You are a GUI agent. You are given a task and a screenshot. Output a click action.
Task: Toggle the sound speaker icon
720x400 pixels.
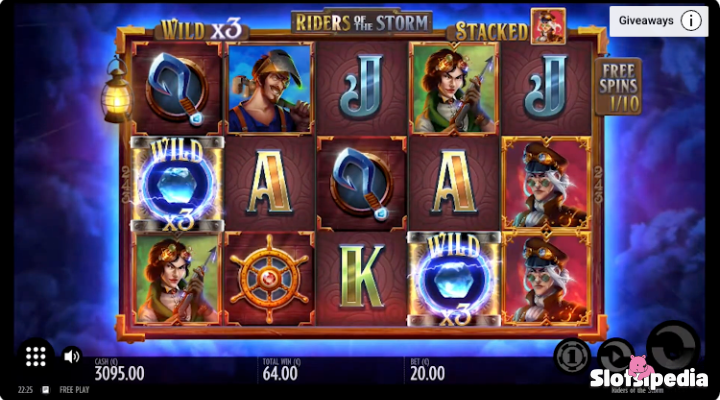(72, 356)
